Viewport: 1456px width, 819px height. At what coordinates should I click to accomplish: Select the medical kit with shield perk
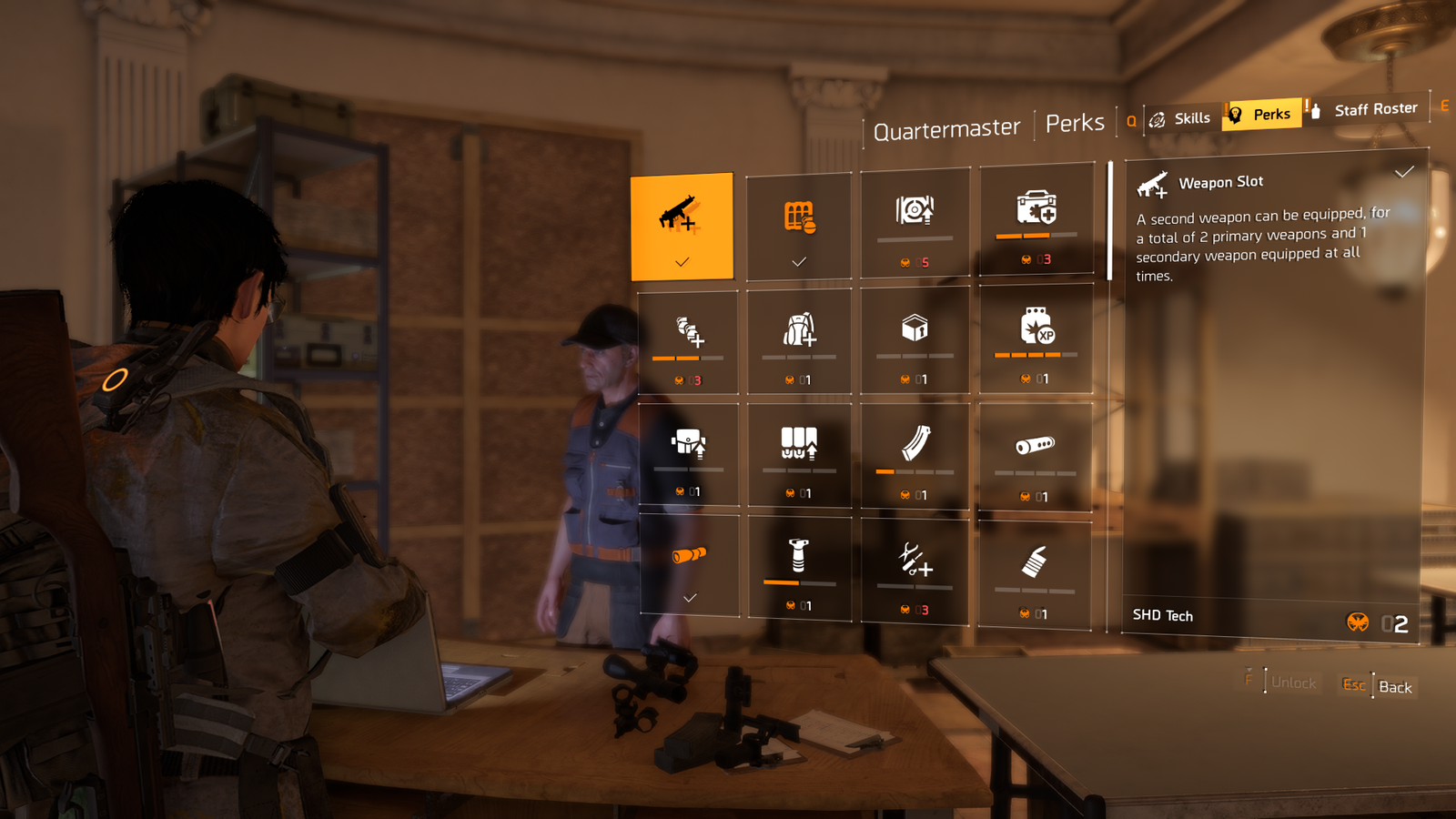pyautogui.click(x=1036, y=220)
